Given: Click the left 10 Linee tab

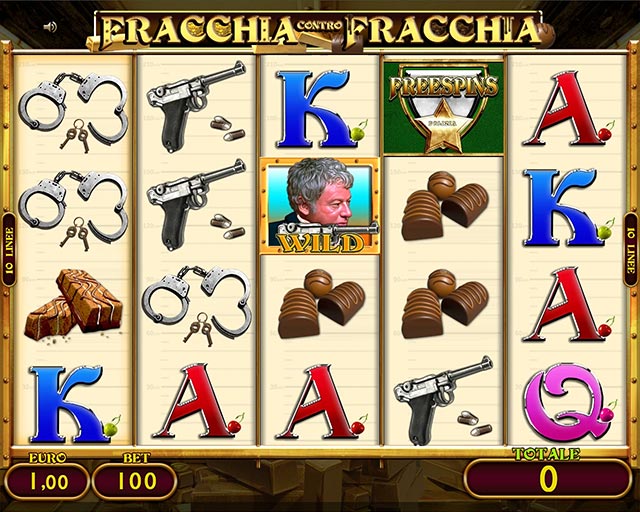Looking at the screenshot, I should click(x=8, y=249).
